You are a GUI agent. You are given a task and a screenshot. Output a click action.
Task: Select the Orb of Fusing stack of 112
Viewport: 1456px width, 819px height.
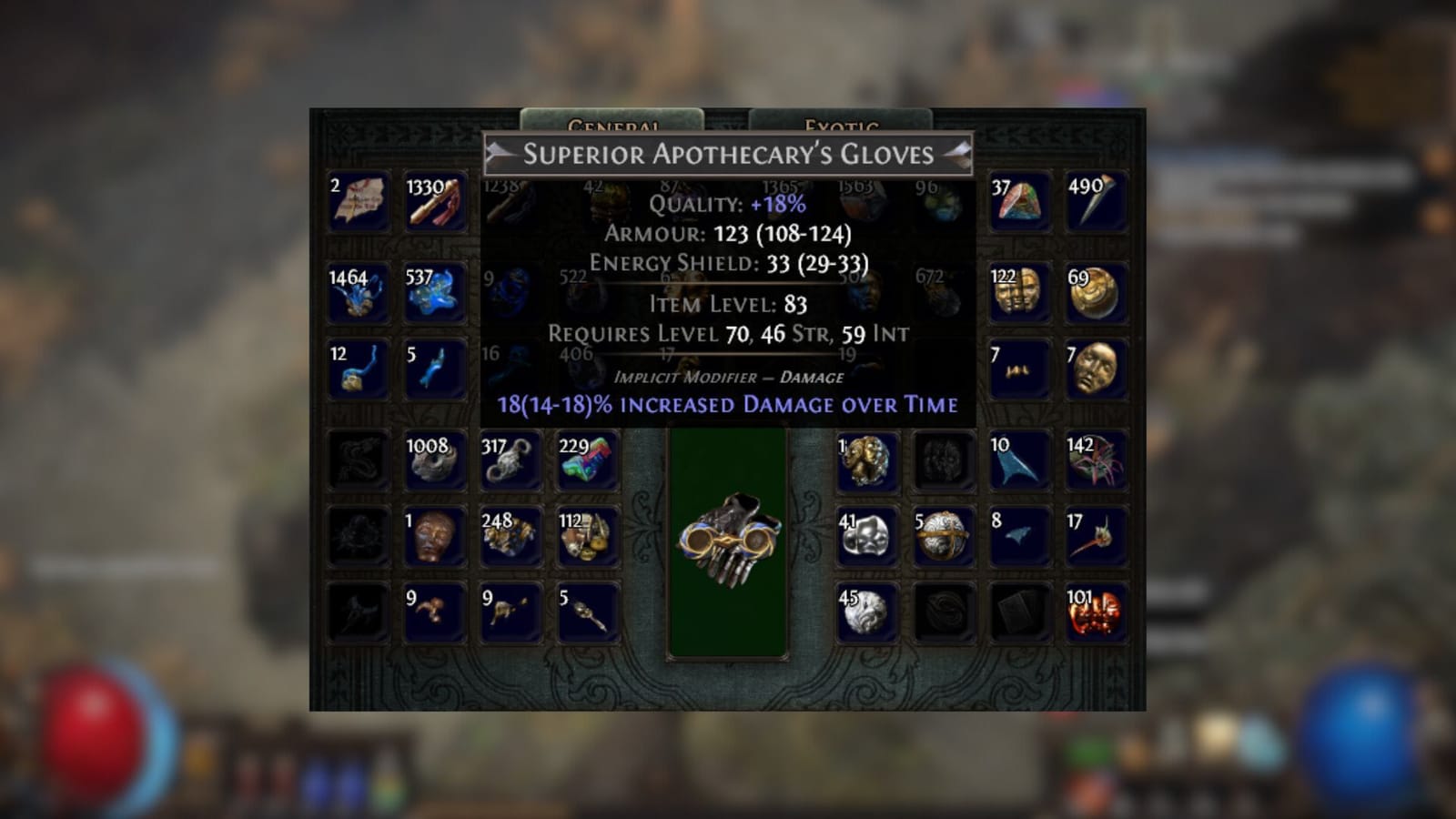pyautogui.click(x=589, y=537)
